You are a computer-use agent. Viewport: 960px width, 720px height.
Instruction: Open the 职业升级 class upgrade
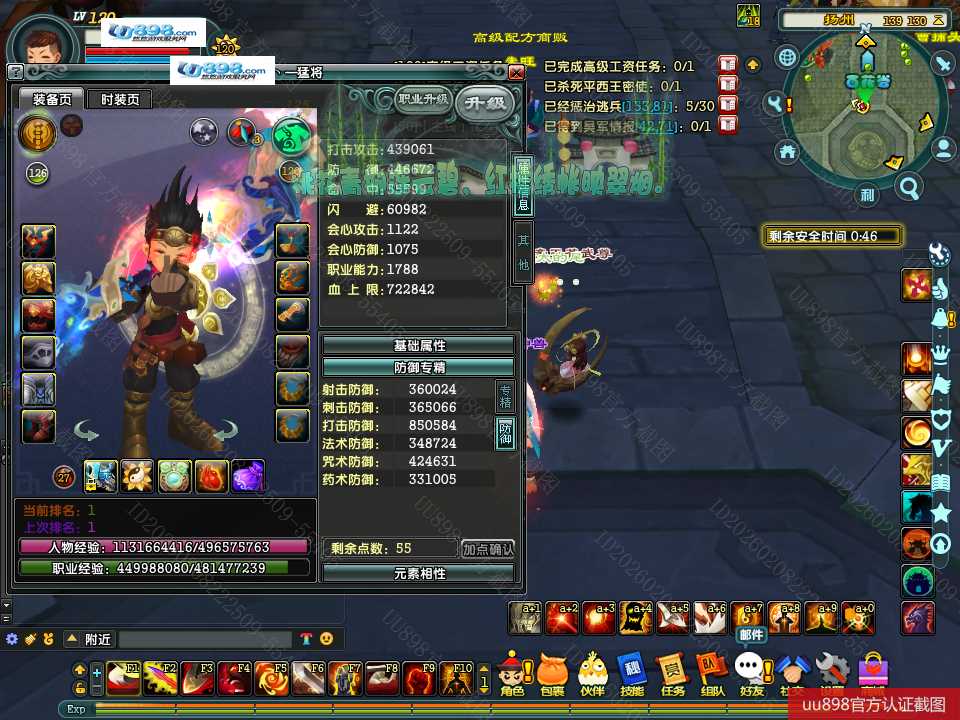423,99
